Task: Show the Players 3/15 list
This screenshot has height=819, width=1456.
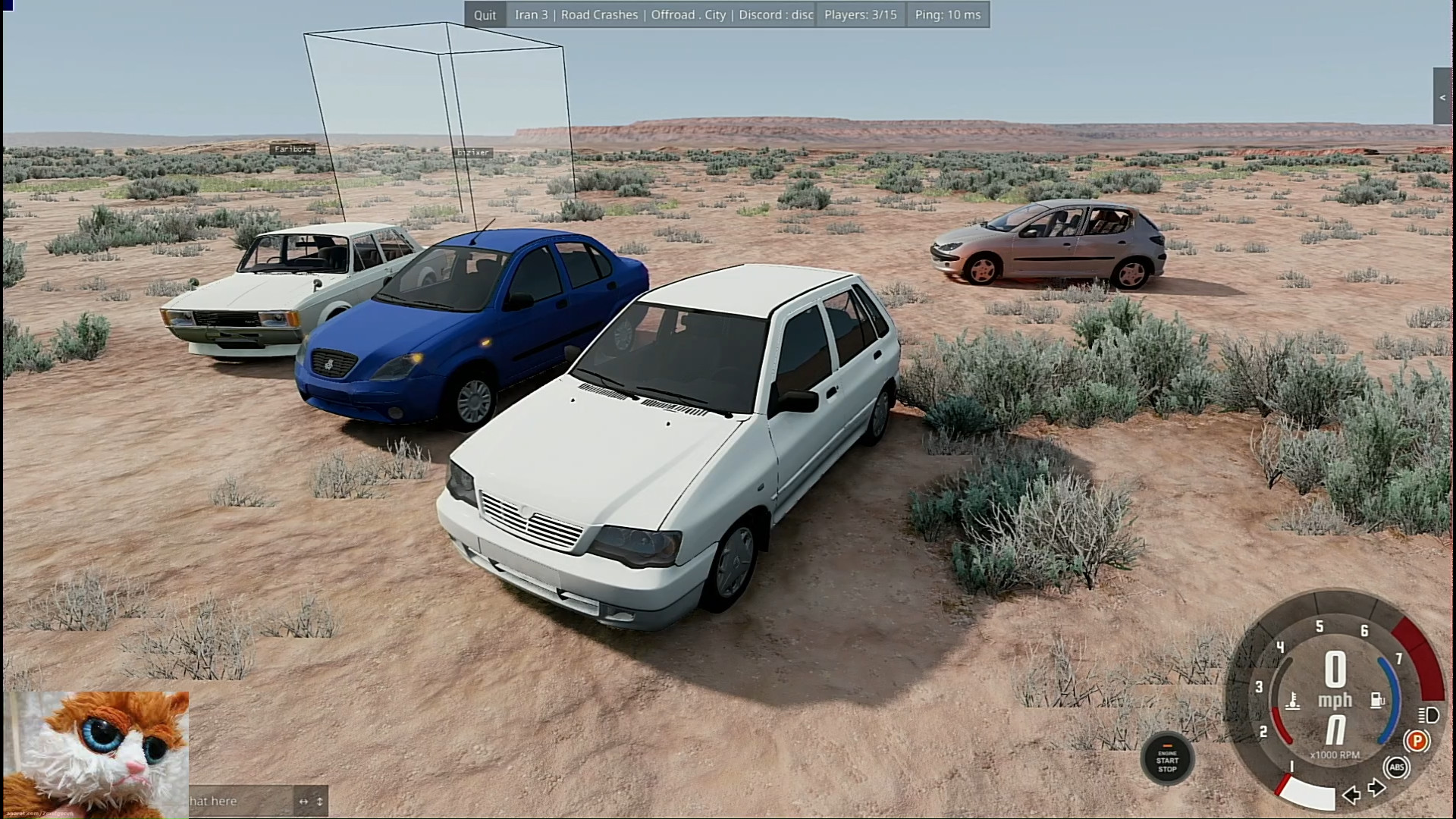Action: point(860,15)
